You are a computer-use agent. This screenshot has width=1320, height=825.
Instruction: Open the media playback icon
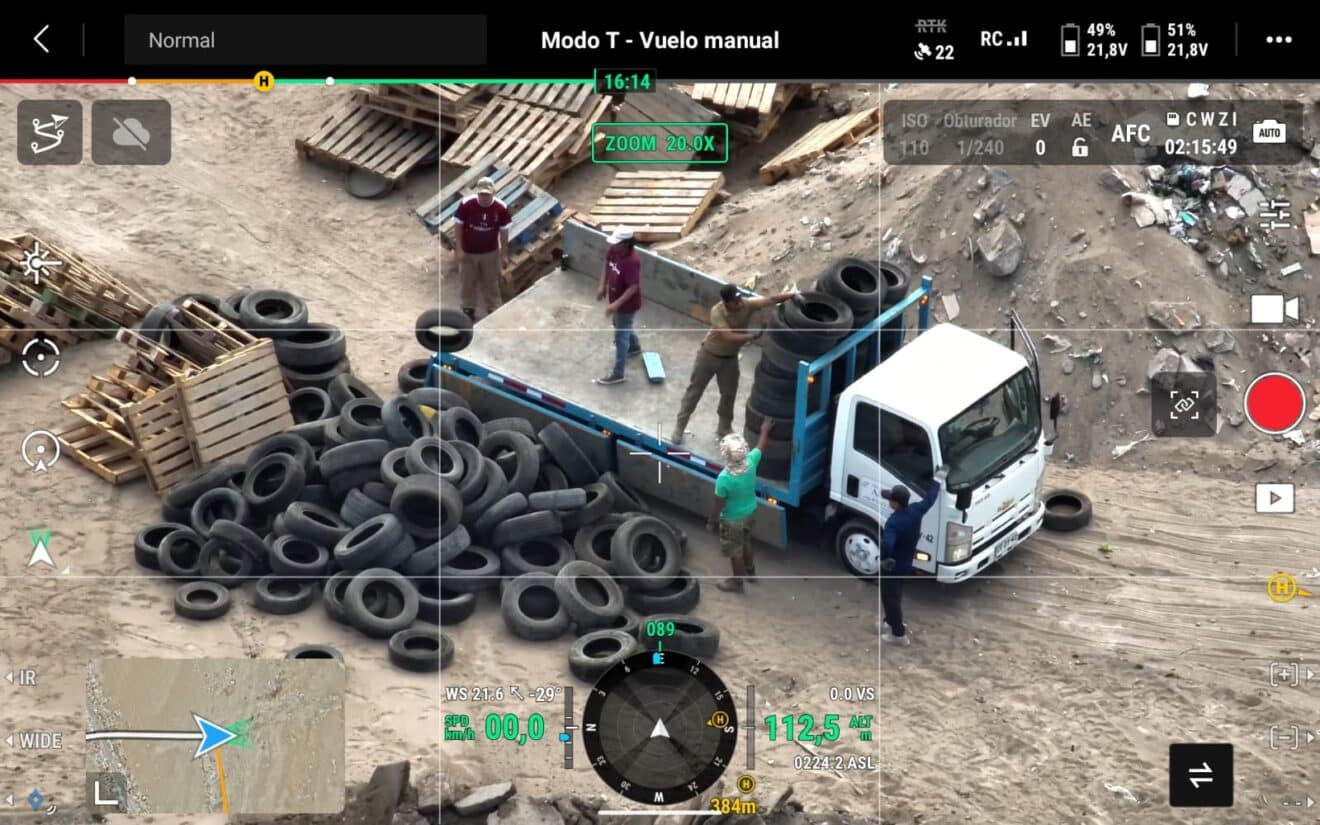tap(1276, 496)
